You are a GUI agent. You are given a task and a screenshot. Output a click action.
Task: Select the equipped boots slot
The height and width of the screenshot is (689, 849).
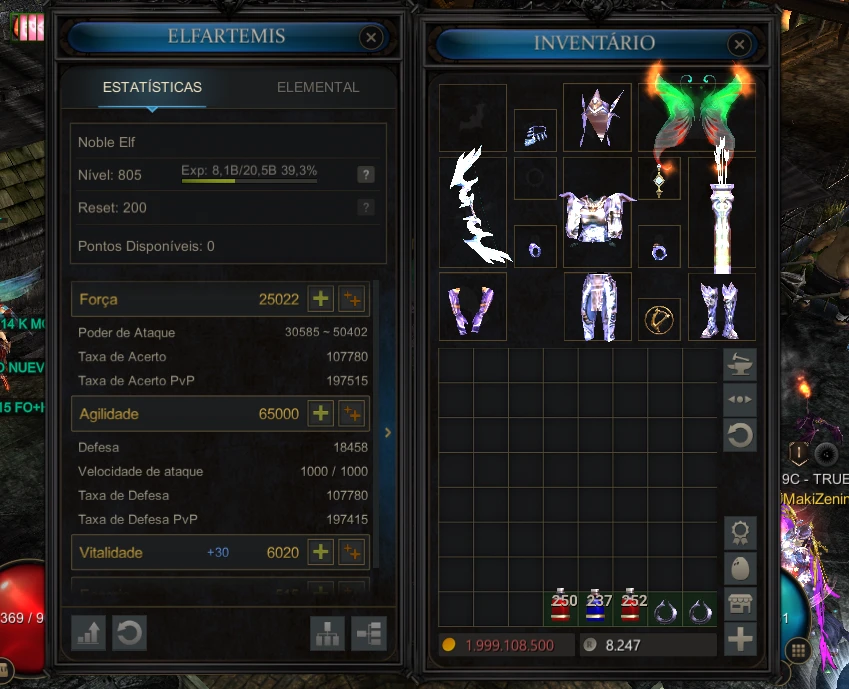click(721, 307)
